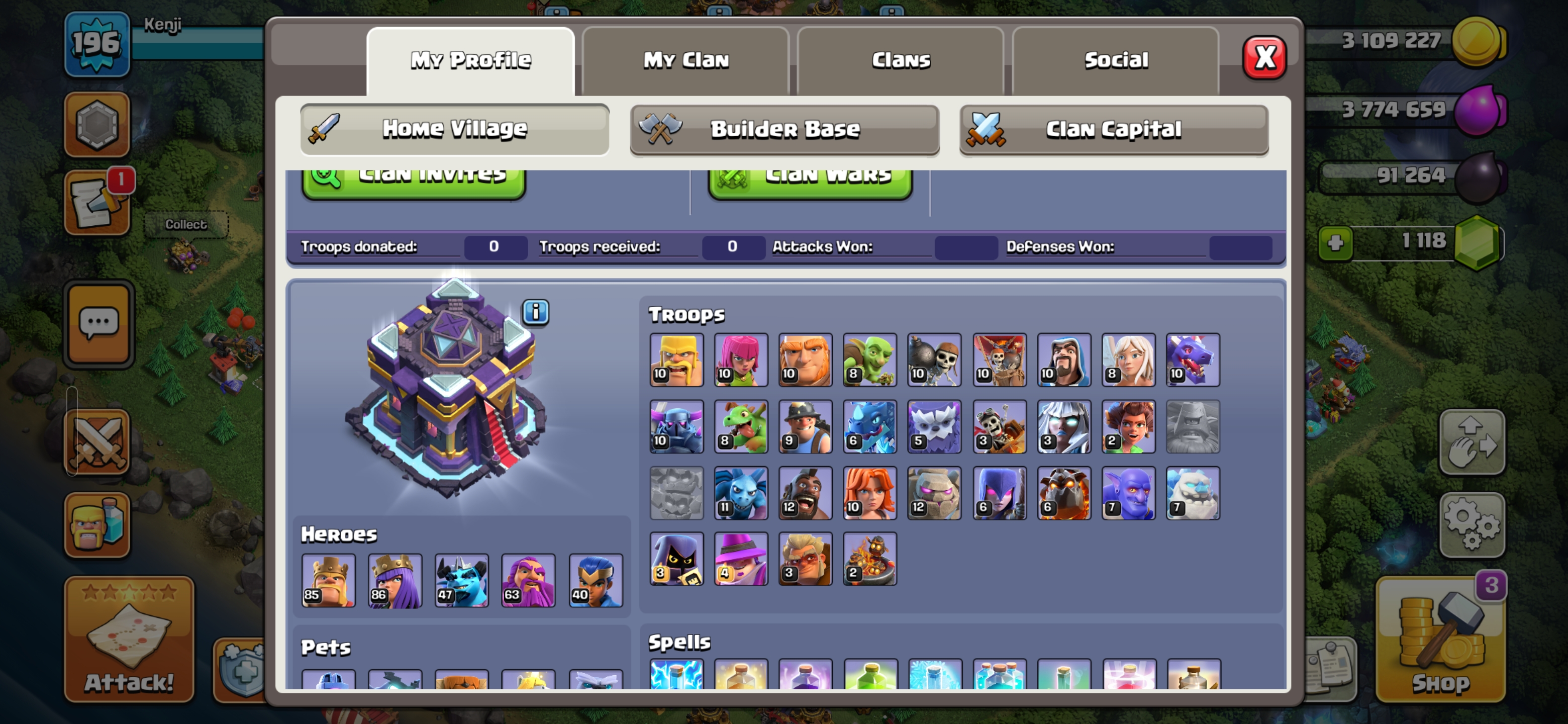Open the Clans tab
1568x724 pixels.
tap(900, 60)
